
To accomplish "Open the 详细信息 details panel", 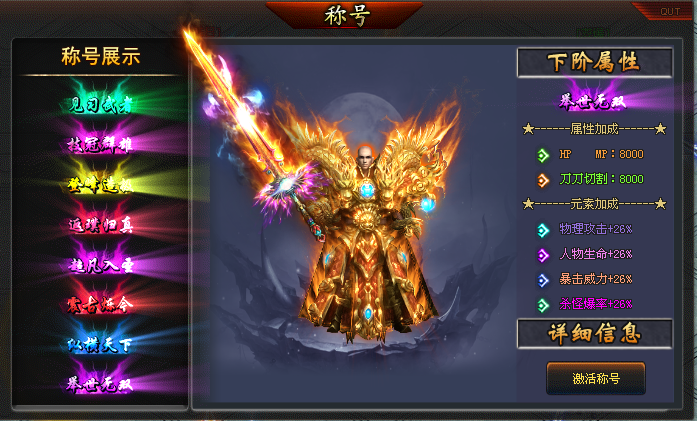I will [x=594, y=333].
